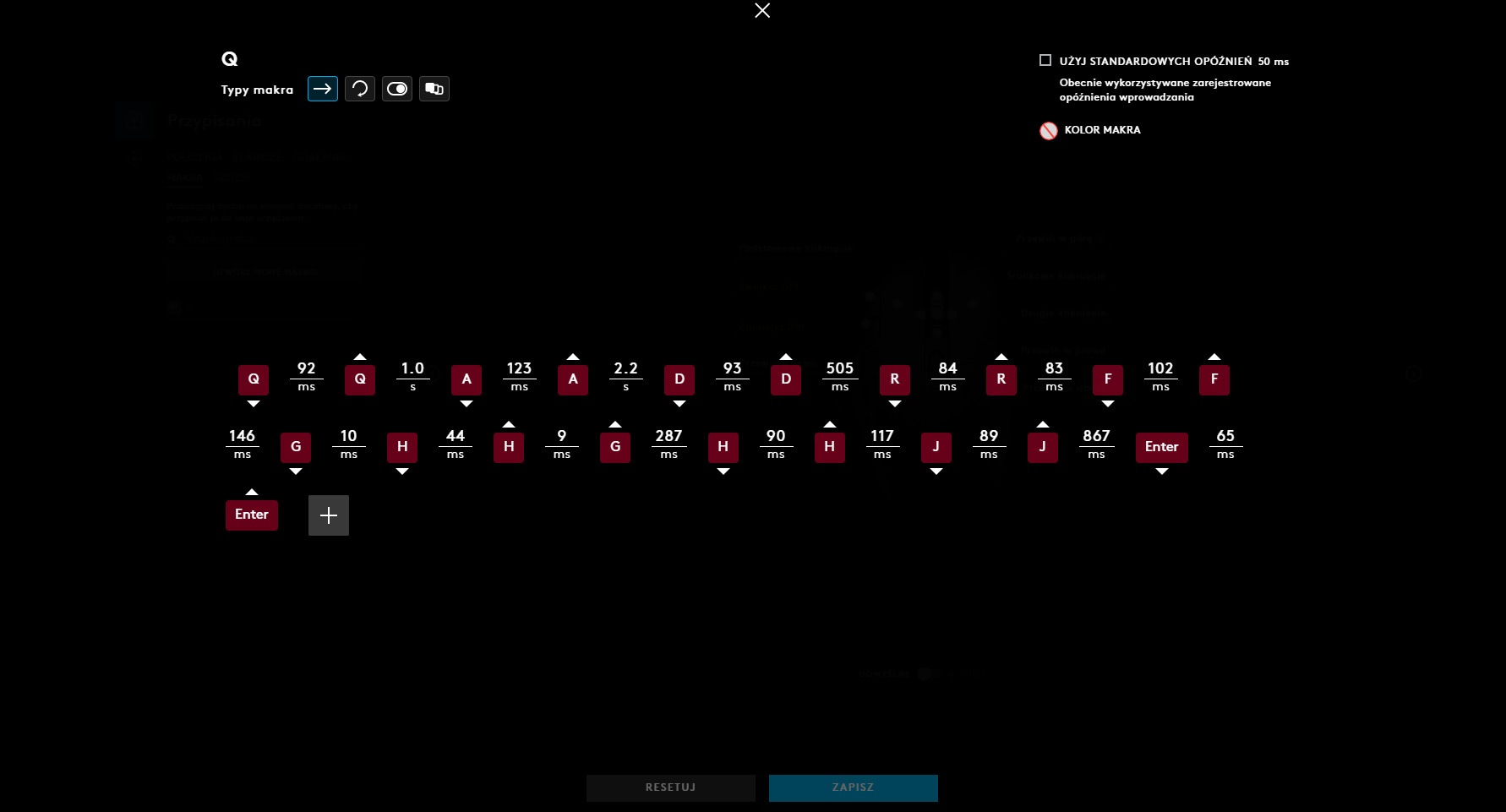Enable the UŻYJ STANDARDOWYCH OPÓŹNIEŃ checkbox
Screen dimensions: 1506x812
[x=1045, y=59]
